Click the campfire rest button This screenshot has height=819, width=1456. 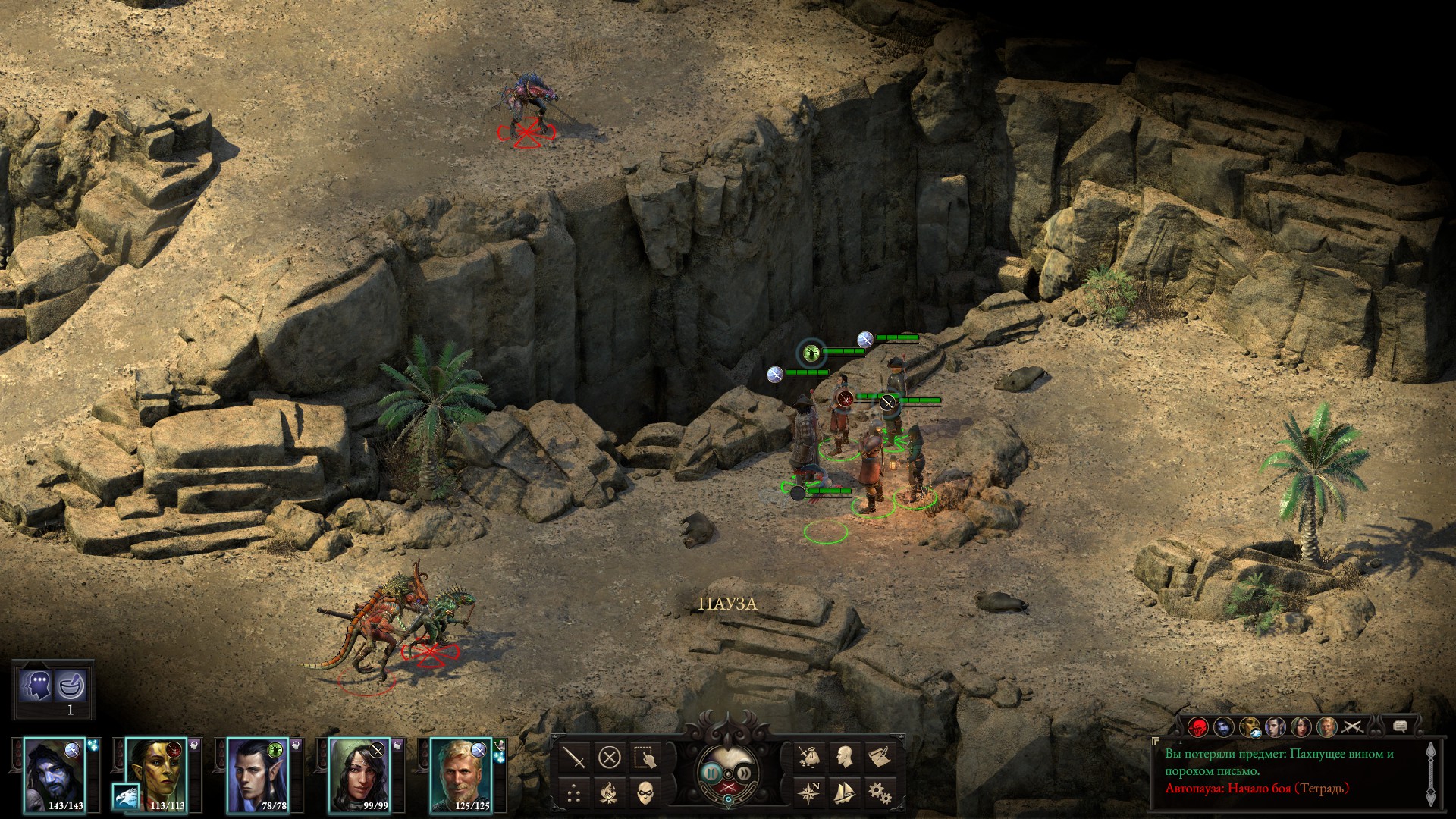(x=610, y=793)
